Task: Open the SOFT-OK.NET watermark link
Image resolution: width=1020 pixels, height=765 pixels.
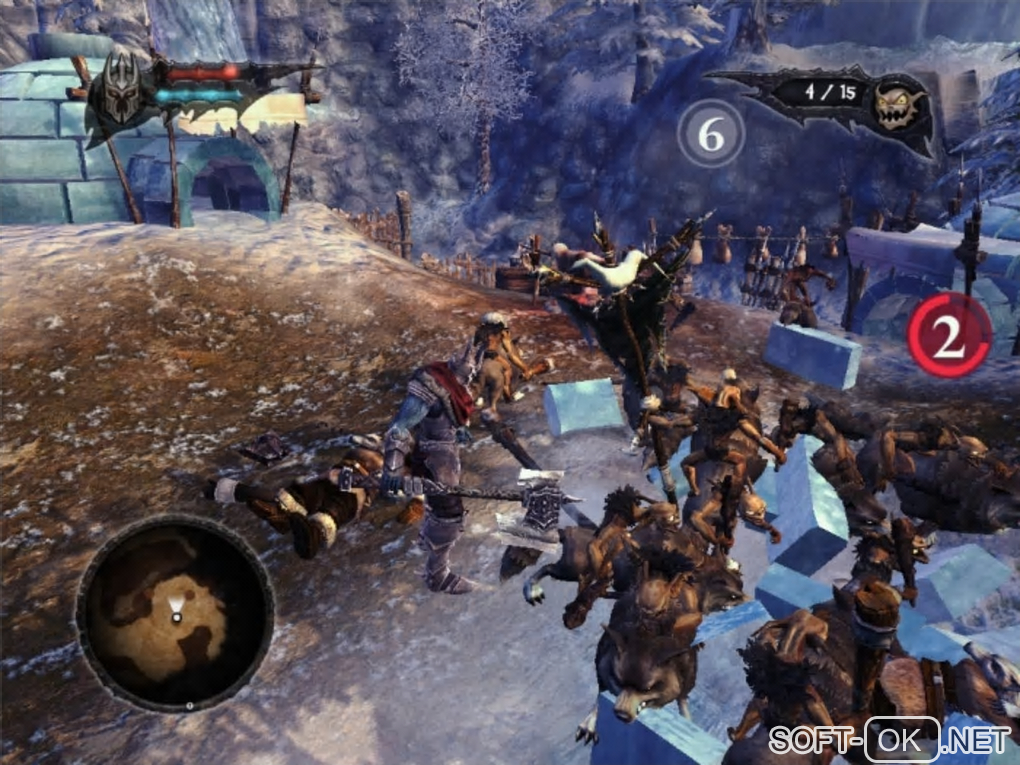Action: 889,740
